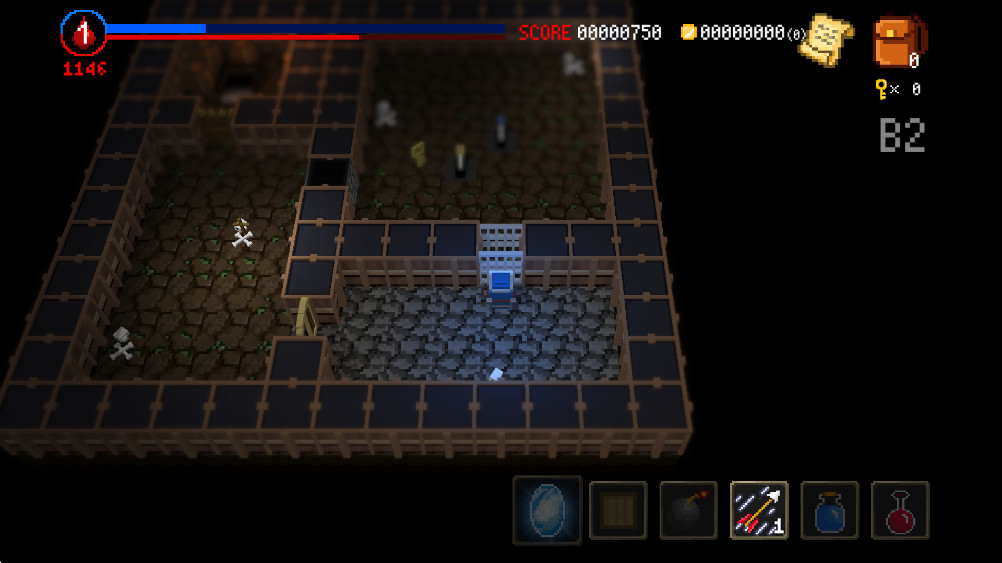Select the wooden crate hotbar slot

tap(617, 510)
